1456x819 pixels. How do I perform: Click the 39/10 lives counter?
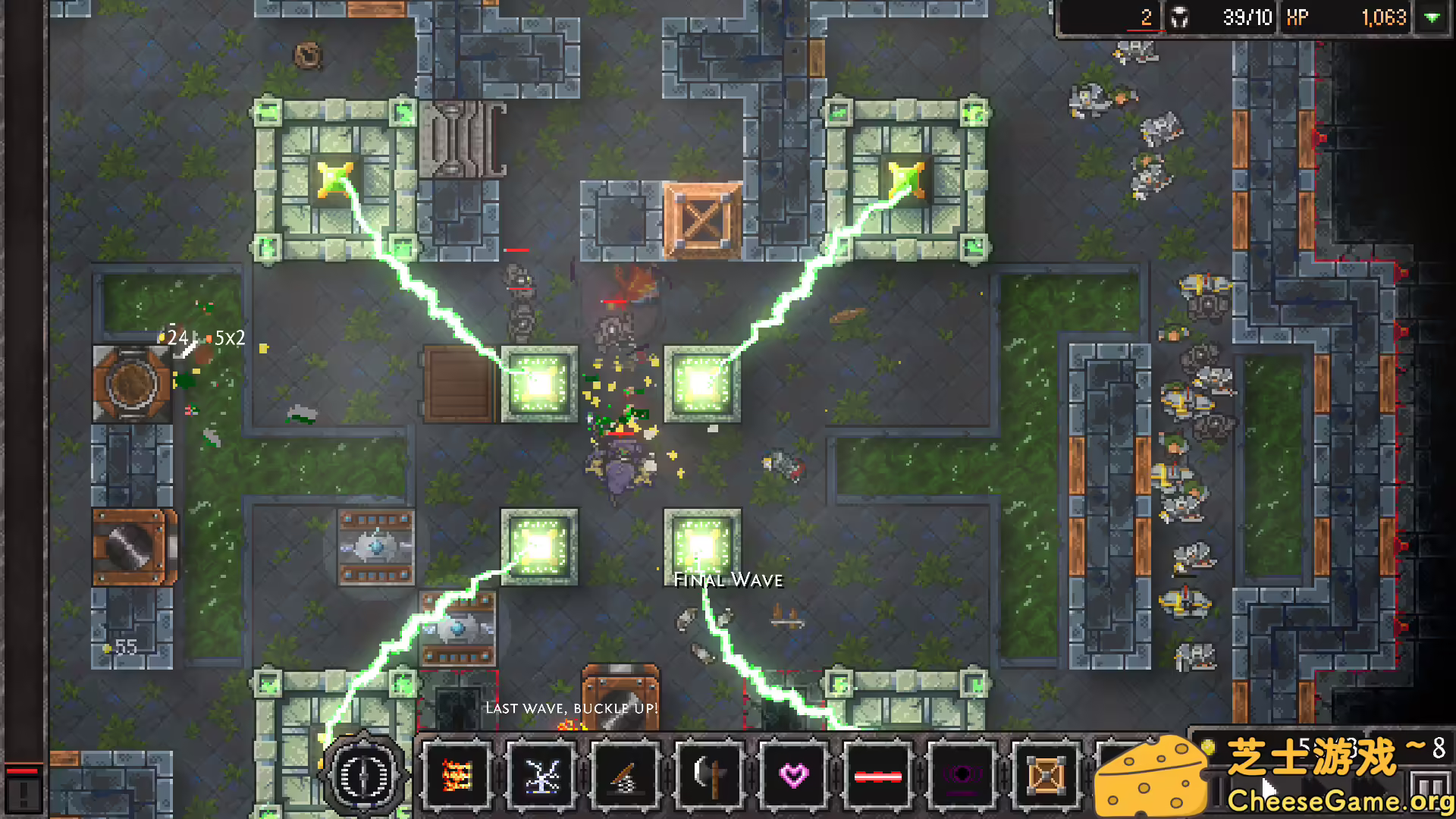point(1247,17)
